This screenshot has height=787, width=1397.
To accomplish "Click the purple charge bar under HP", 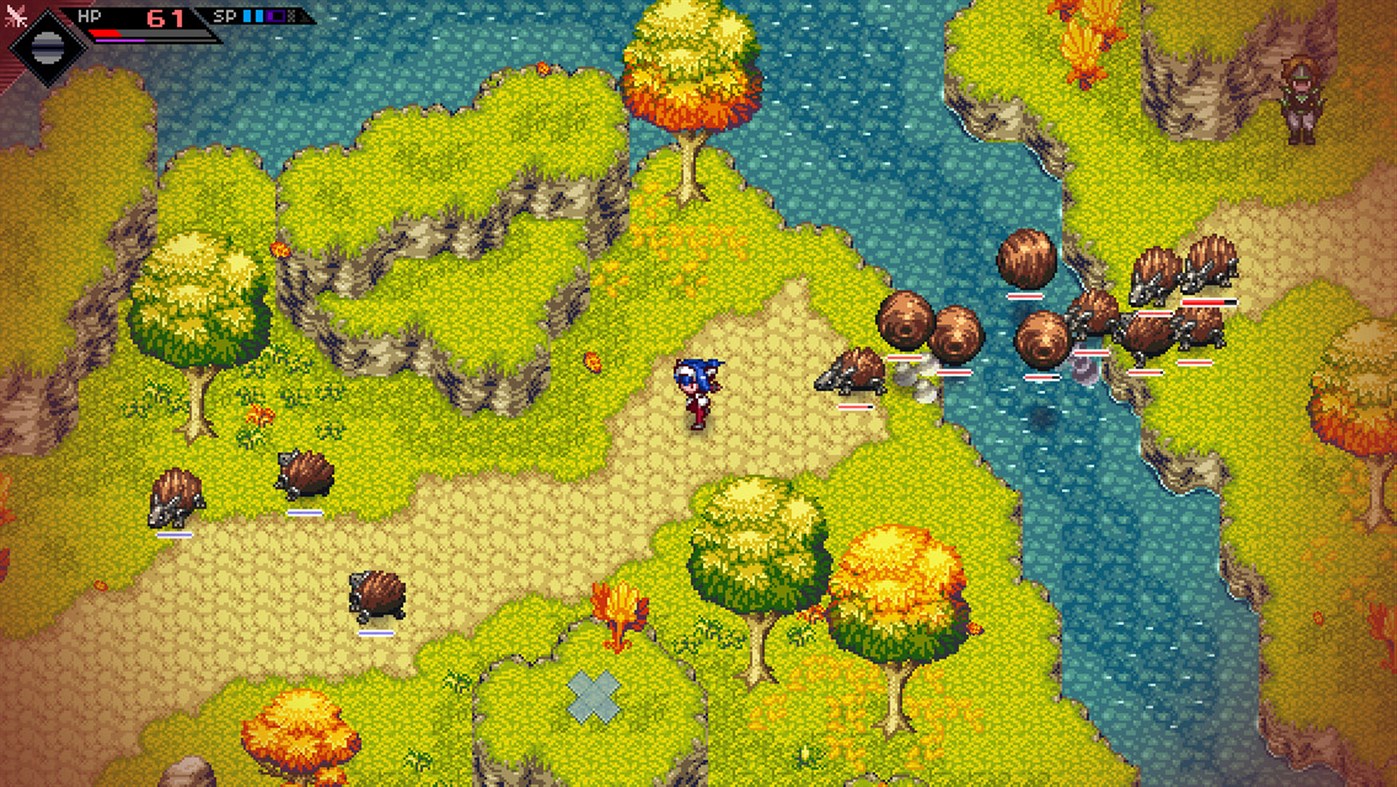I will (119, 41).
